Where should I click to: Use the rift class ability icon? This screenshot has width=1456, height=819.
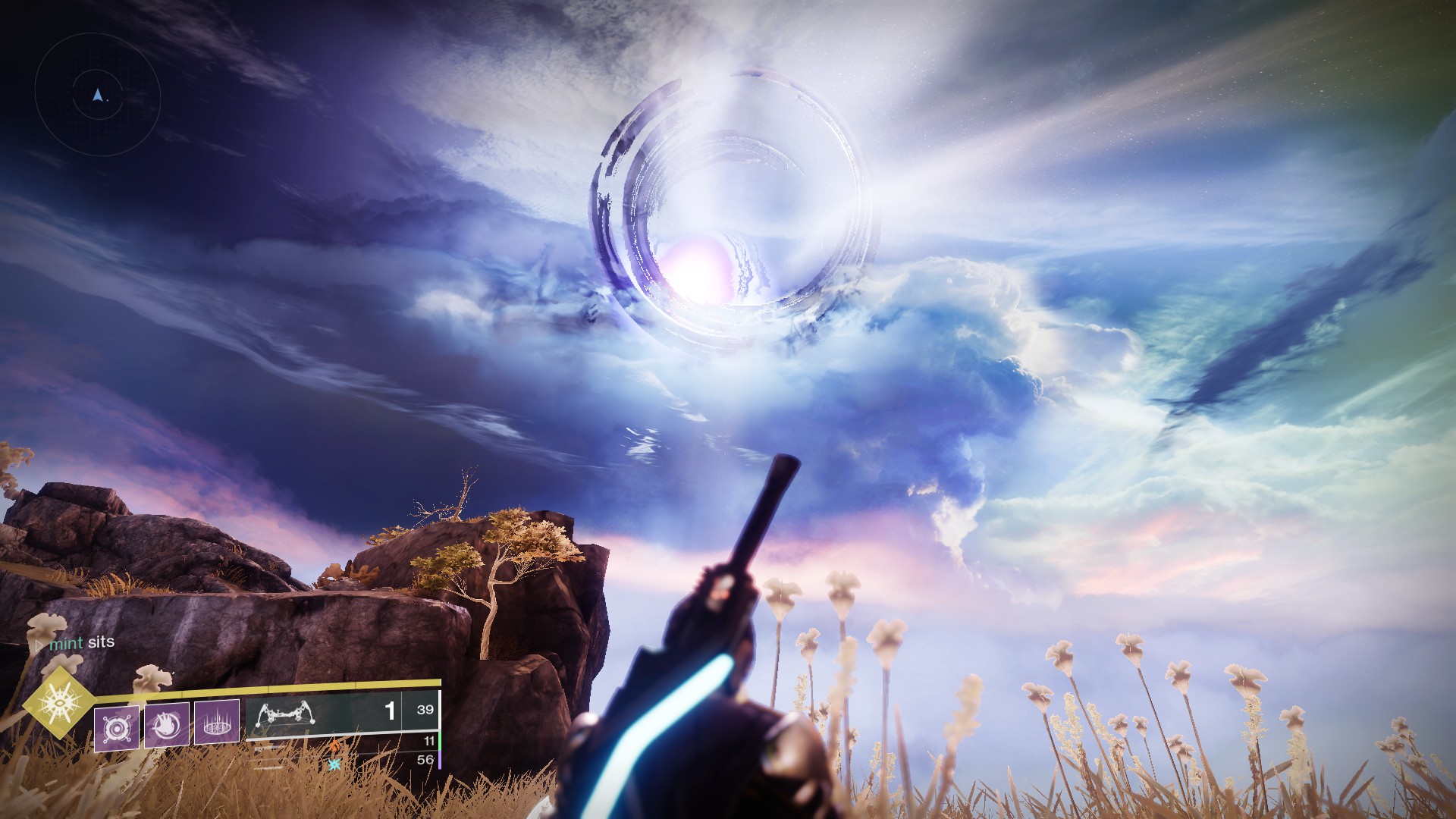(217, 722)
